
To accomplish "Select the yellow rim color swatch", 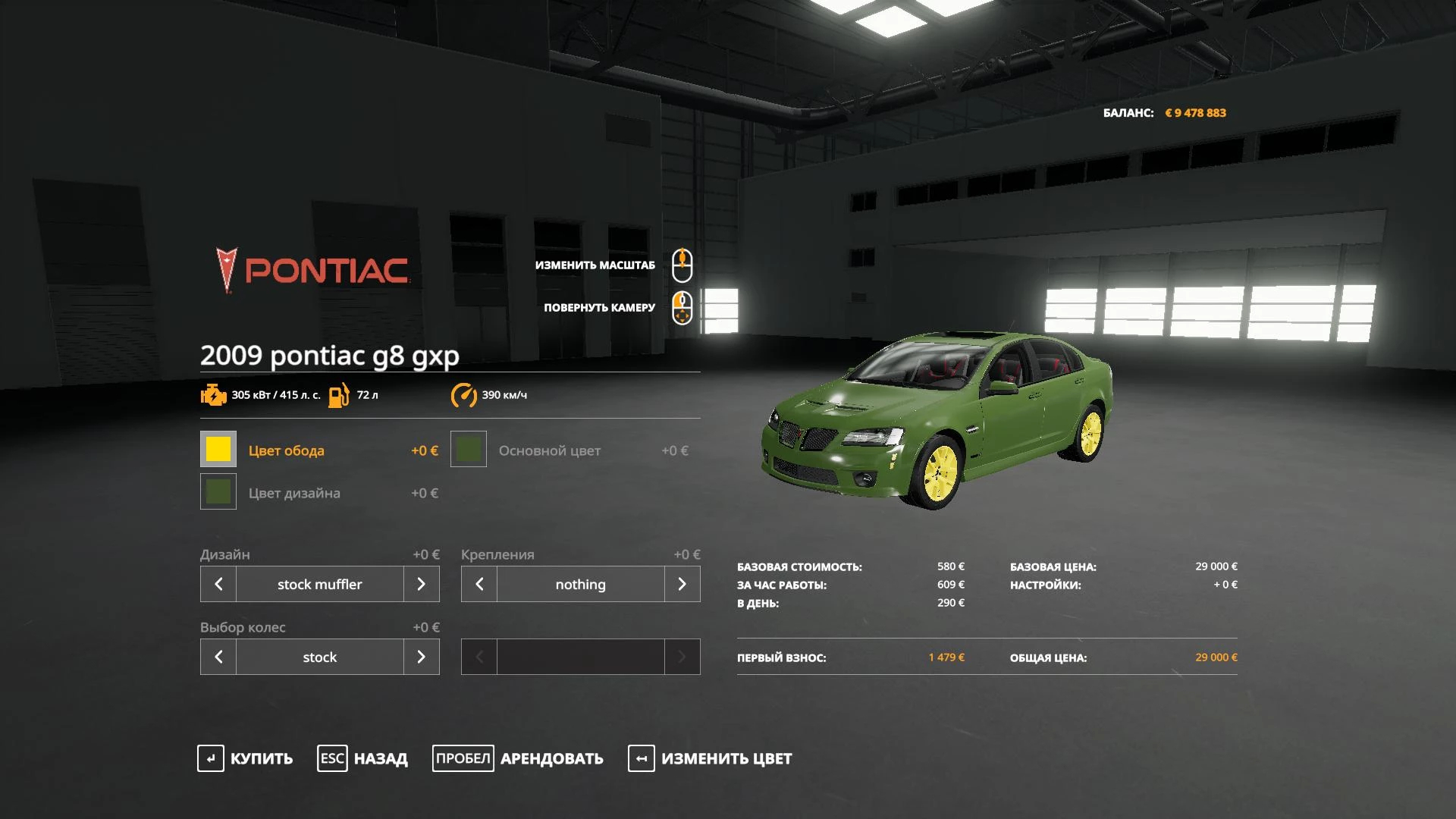I will tap(218, 450).
